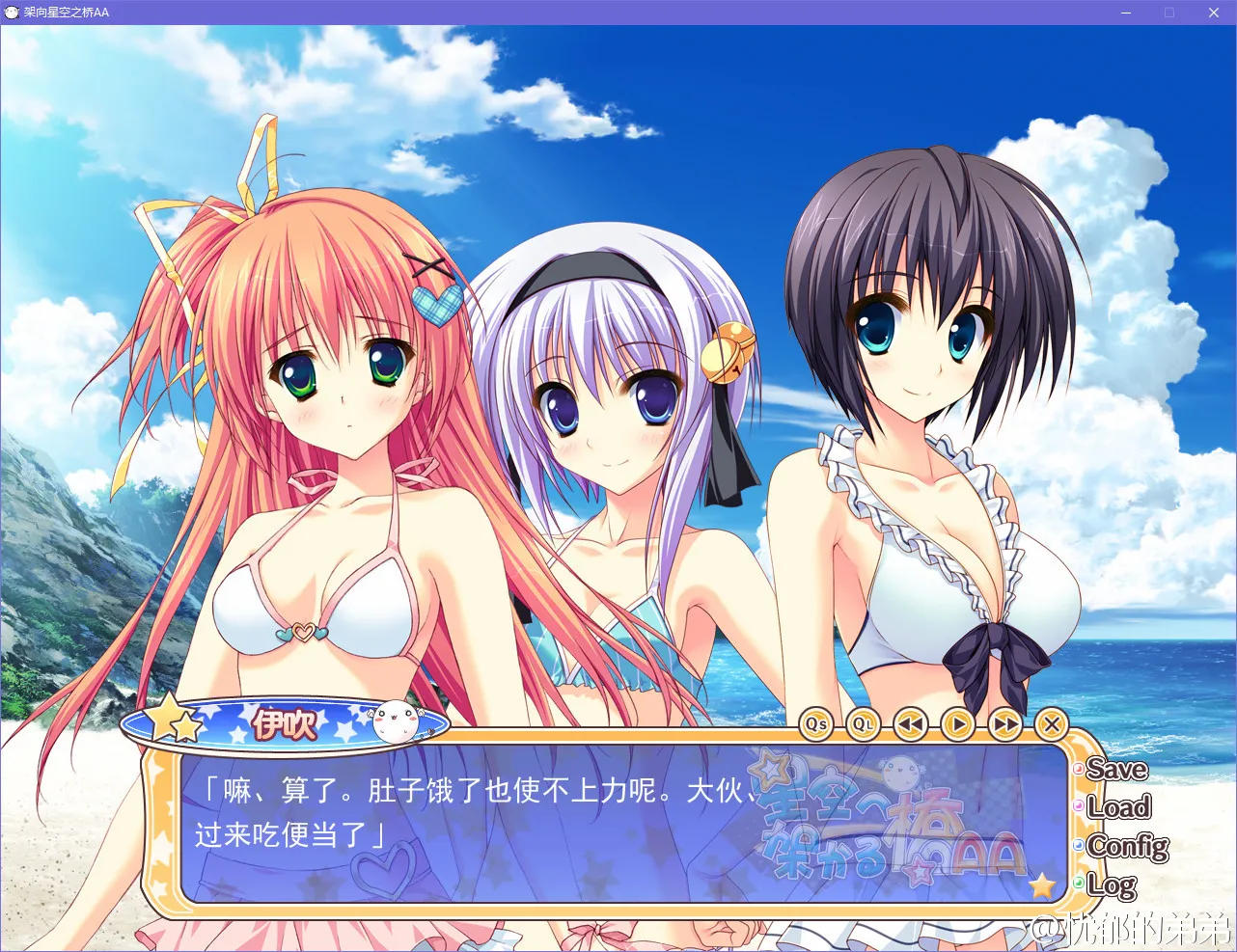Click the QL quick load icon
The width and height of the screenshot is (1237, 952).
(862, 725)
